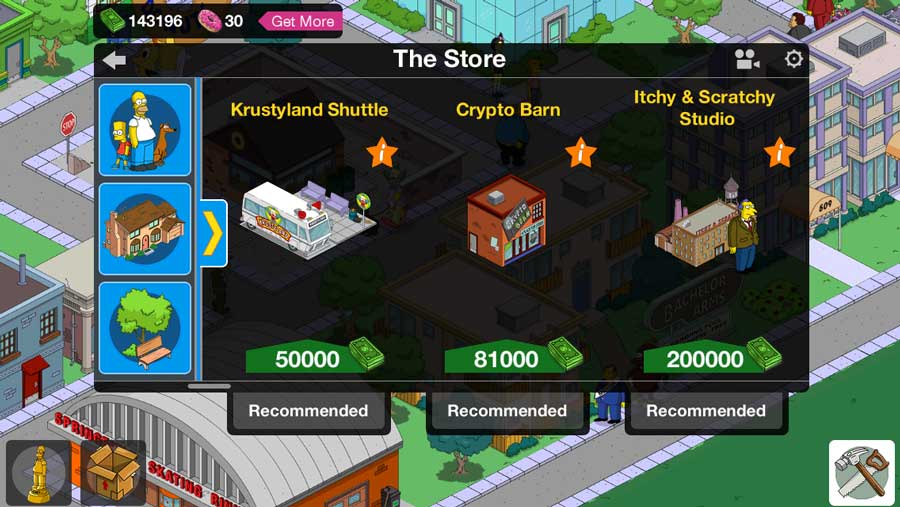Open the golden trophy statue icon
The image size is (900, 507).
(x=40, y=472)
